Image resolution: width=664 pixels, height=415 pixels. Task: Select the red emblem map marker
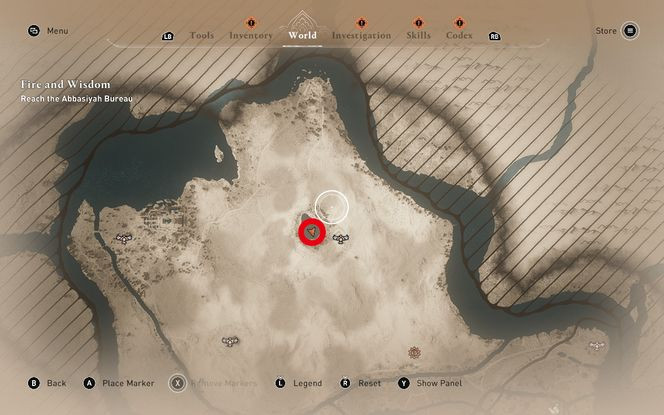click(415, 352)
